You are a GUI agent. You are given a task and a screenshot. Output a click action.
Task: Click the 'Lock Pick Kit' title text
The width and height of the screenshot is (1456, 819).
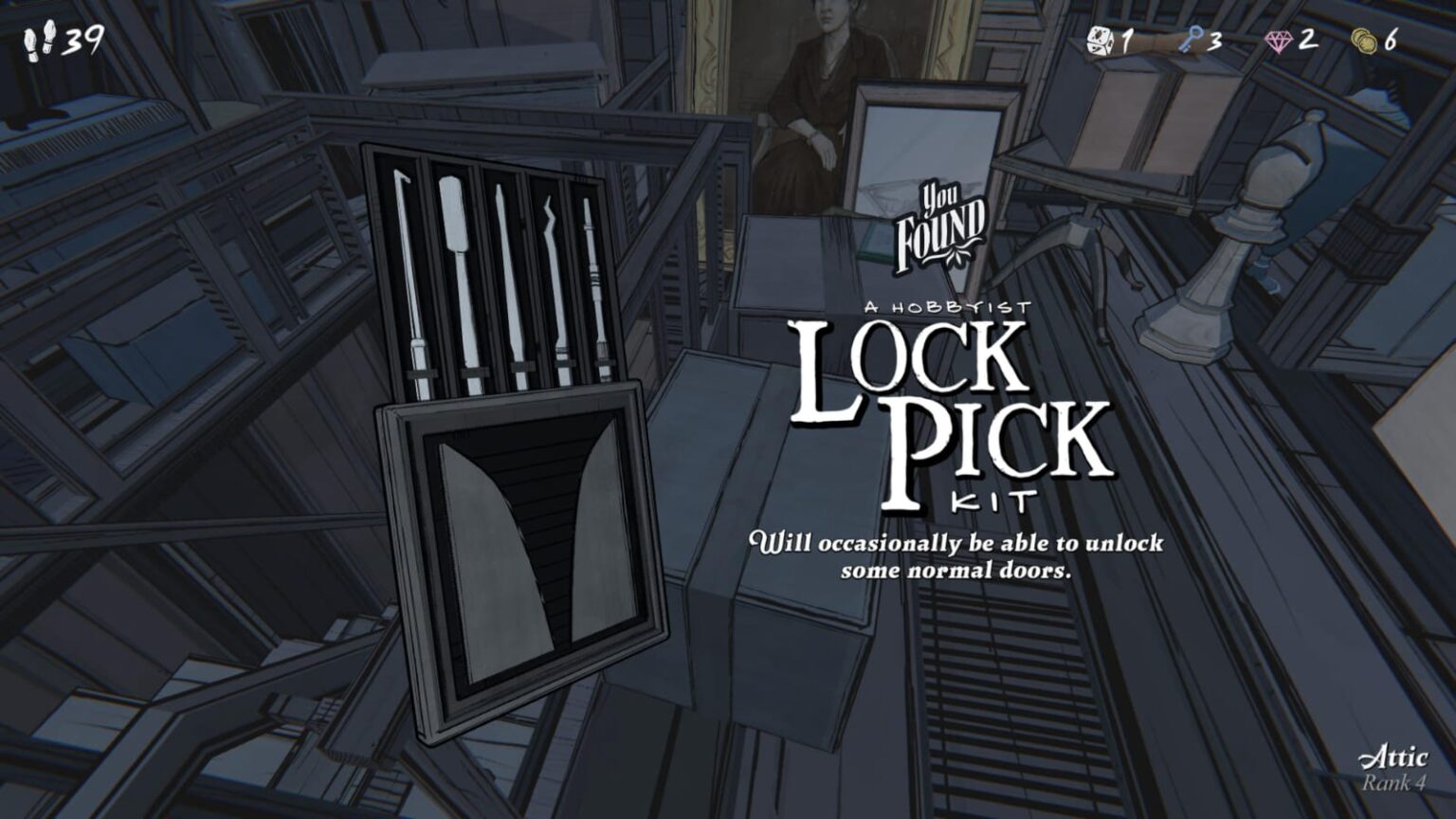coord(948,408)
